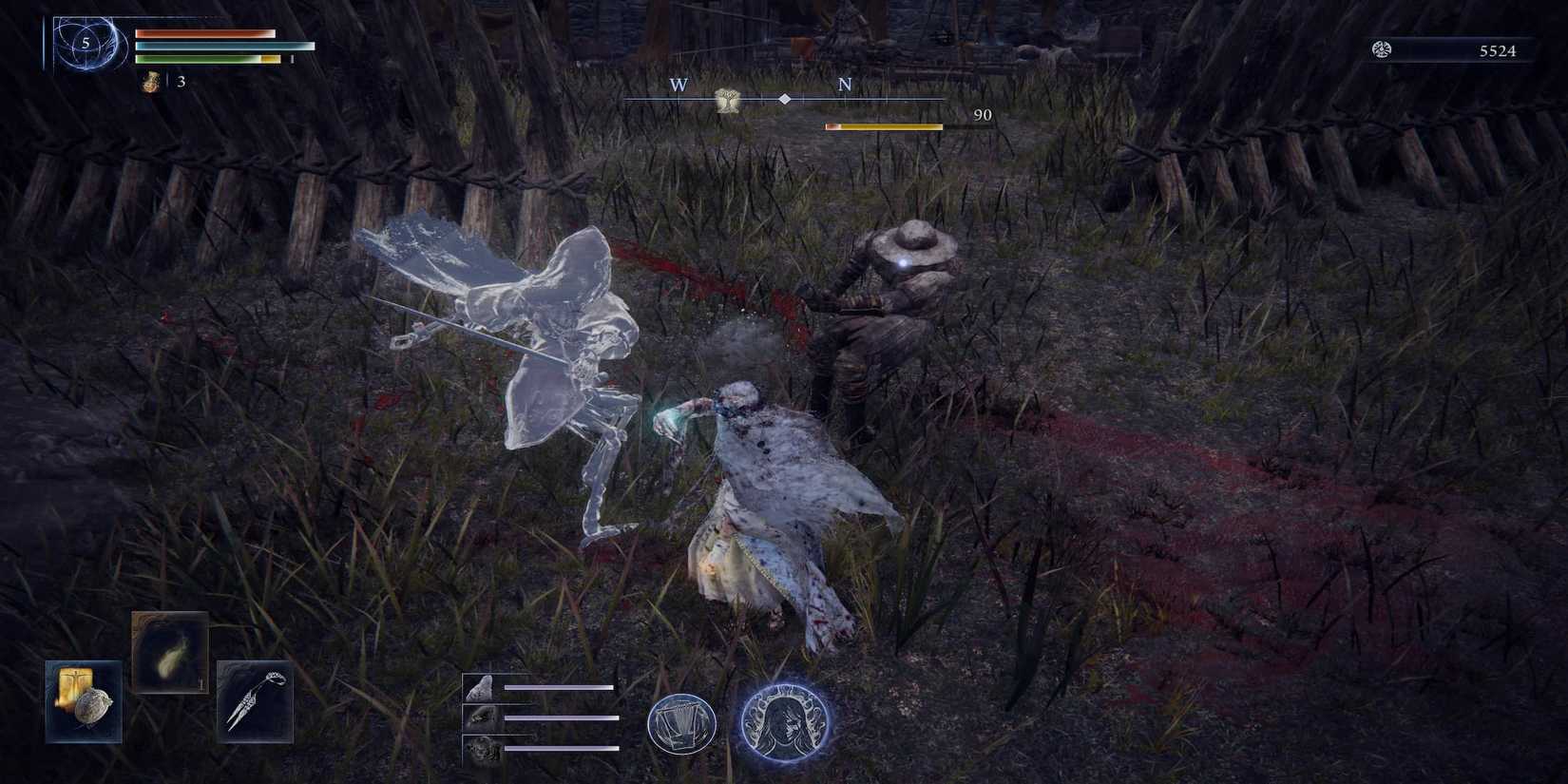Expand the compass heading bar
The image size is (1568, 784).
point(783,98)
